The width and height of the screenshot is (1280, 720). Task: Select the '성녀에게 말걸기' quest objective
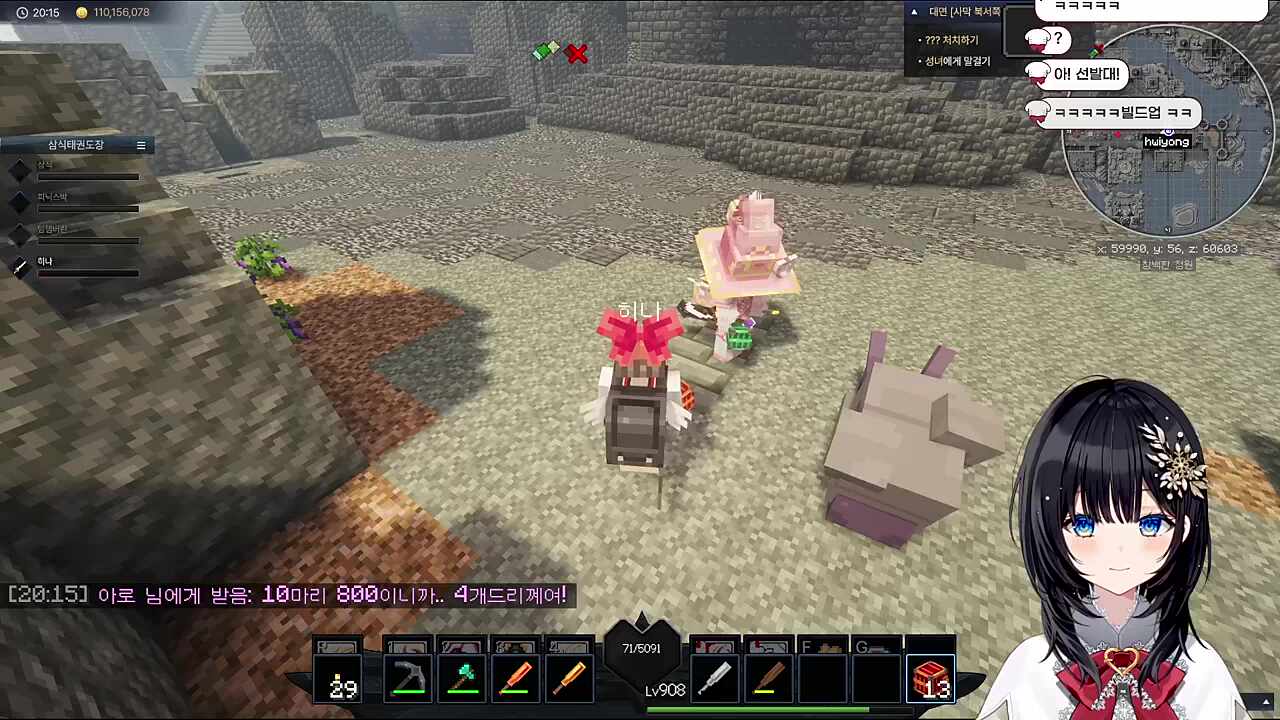pyautogui.click(x=957, y=61)
